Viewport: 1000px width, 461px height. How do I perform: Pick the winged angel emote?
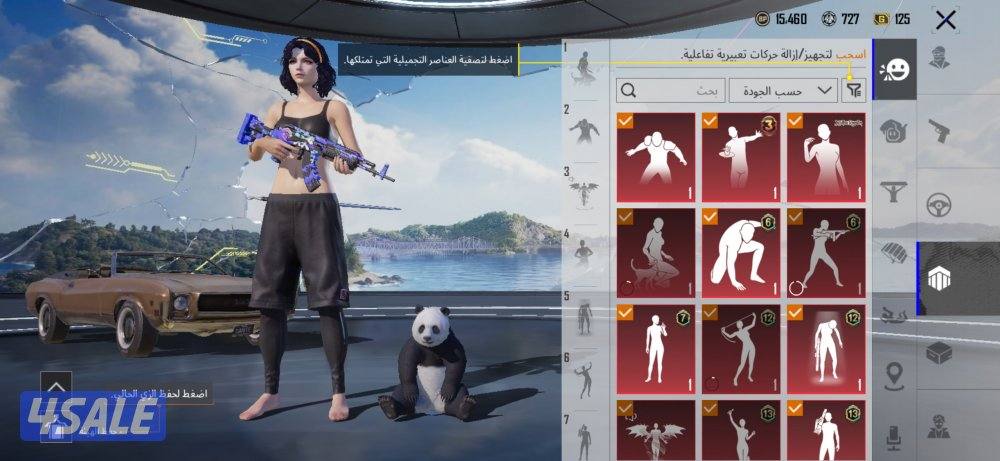pyautogui.click(x=656, y=431)
